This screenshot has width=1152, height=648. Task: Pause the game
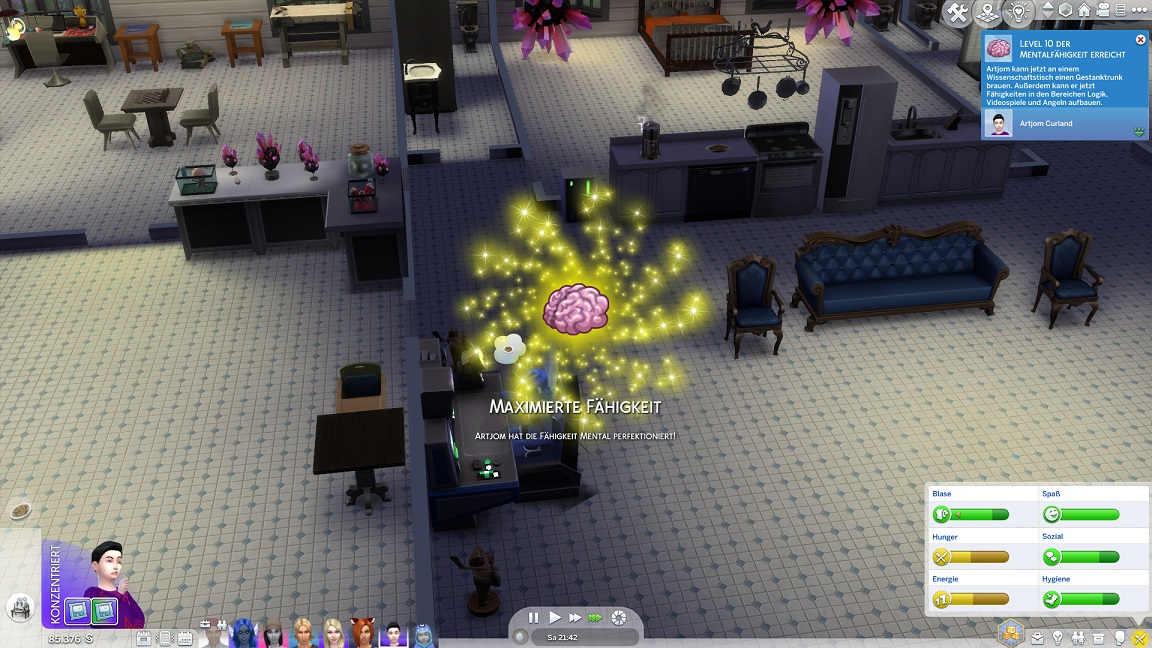534,618
